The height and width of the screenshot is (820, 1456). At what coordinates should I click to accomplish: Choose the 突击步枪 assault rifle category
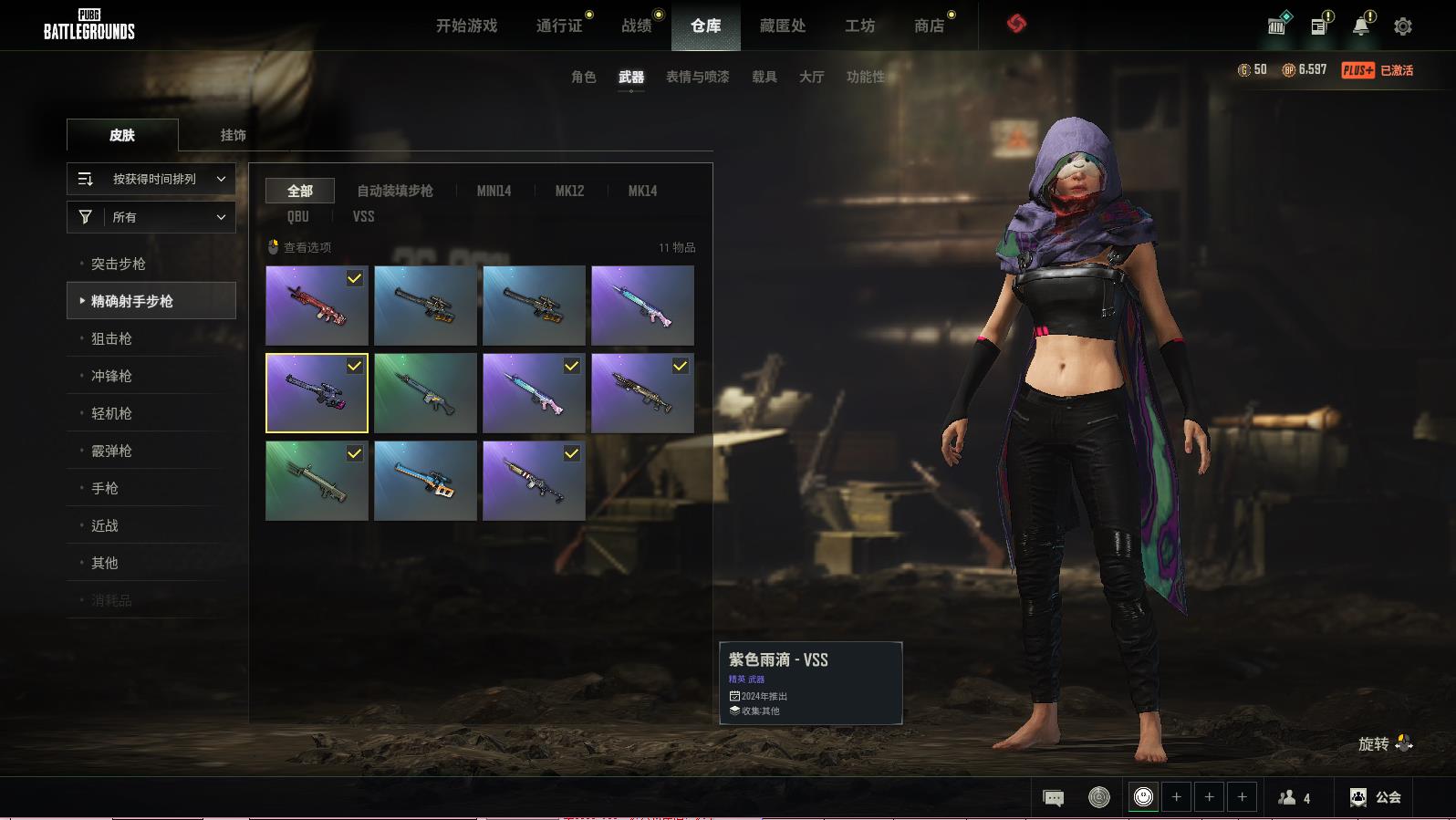pyautogui.click(x=119, y=264)
